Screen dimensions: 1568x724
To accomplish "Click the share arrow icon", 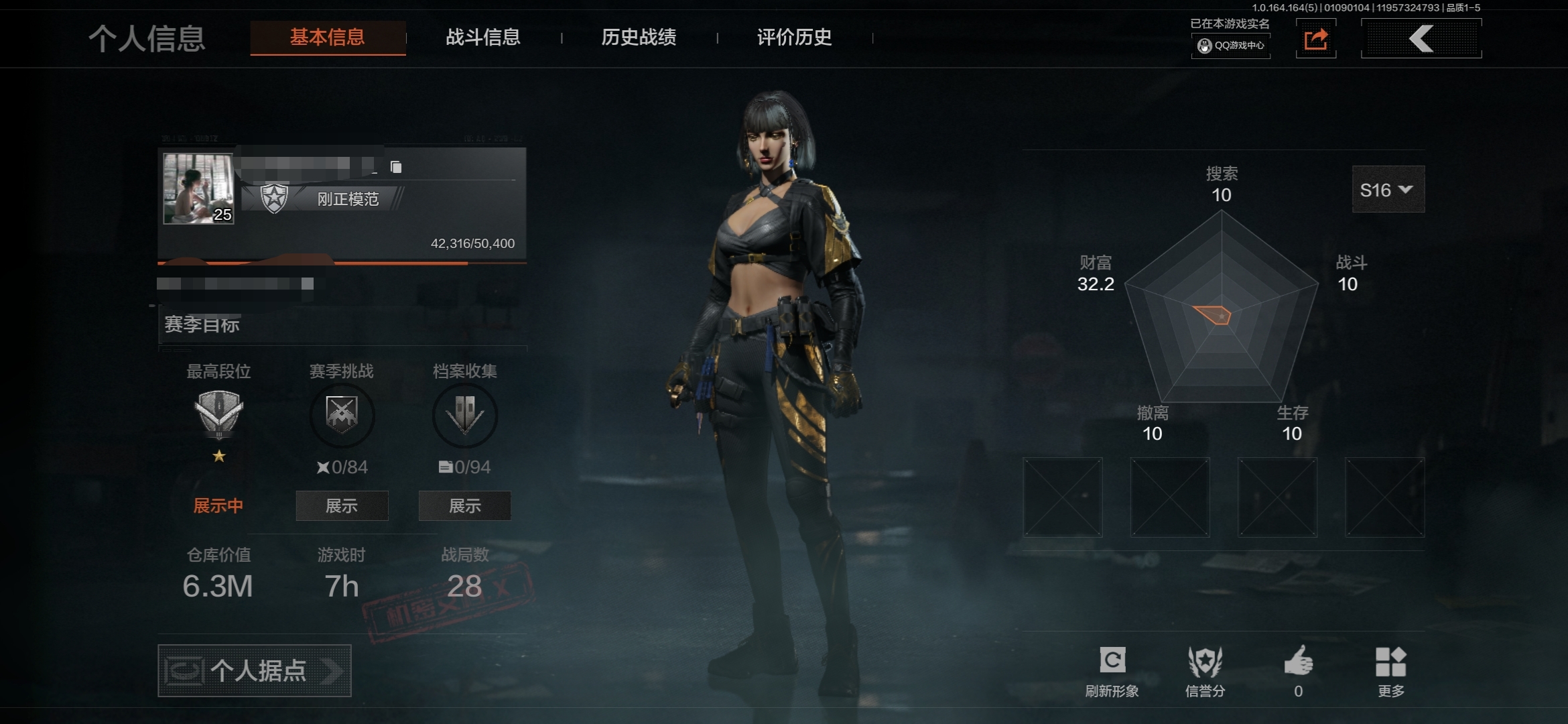I will [1315, 39].
